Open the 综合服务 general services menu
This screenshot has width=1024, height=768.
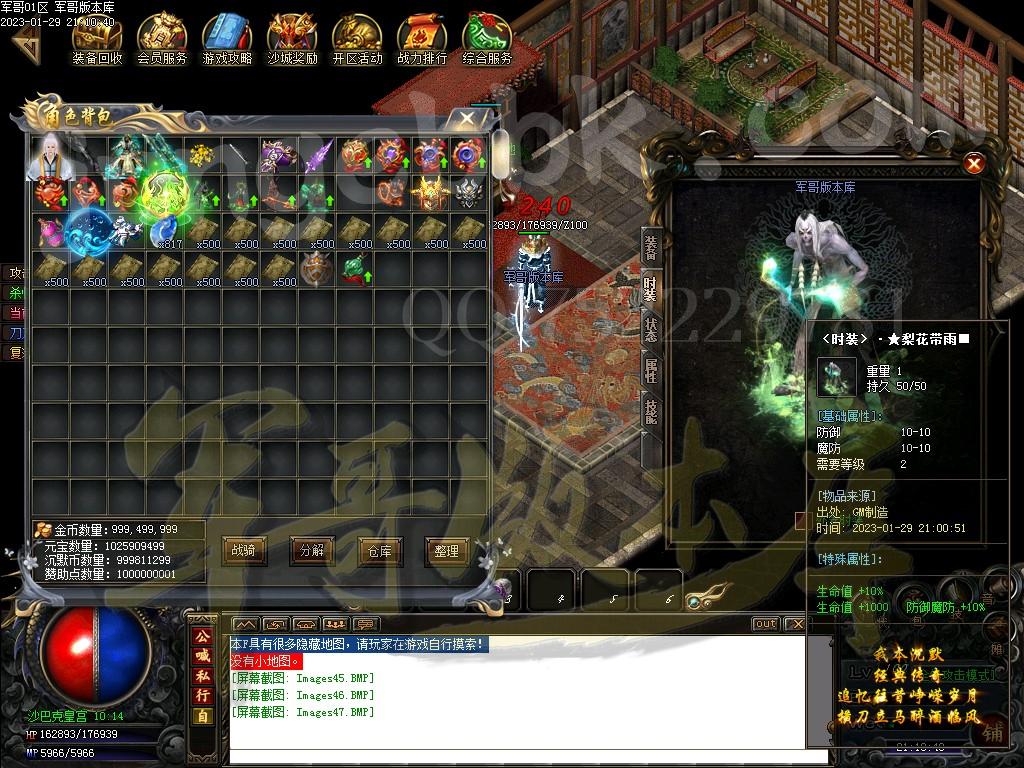point(487,38)
